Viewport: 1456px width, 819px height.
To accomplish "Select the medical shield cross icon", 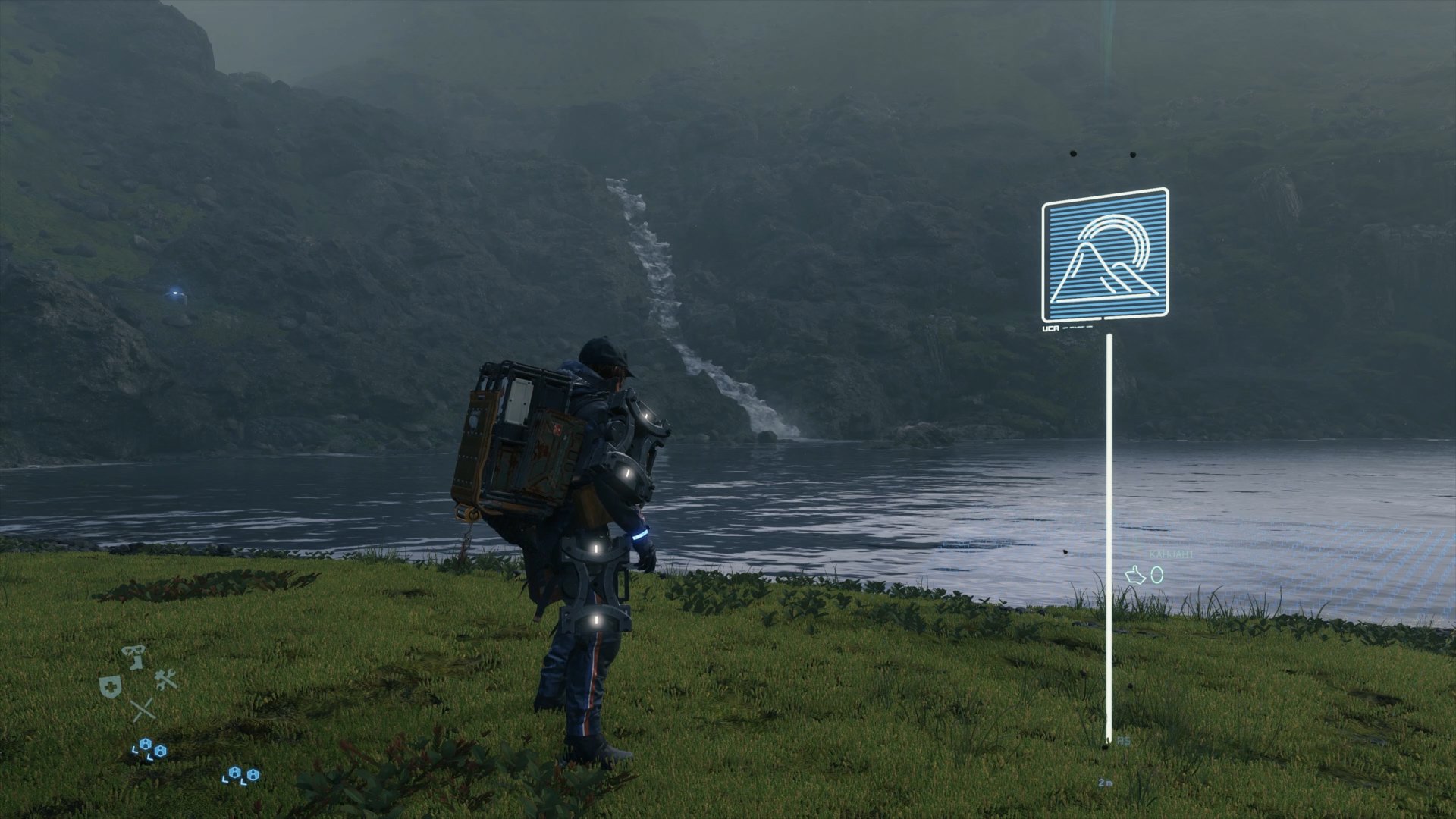I will (111, 686).
